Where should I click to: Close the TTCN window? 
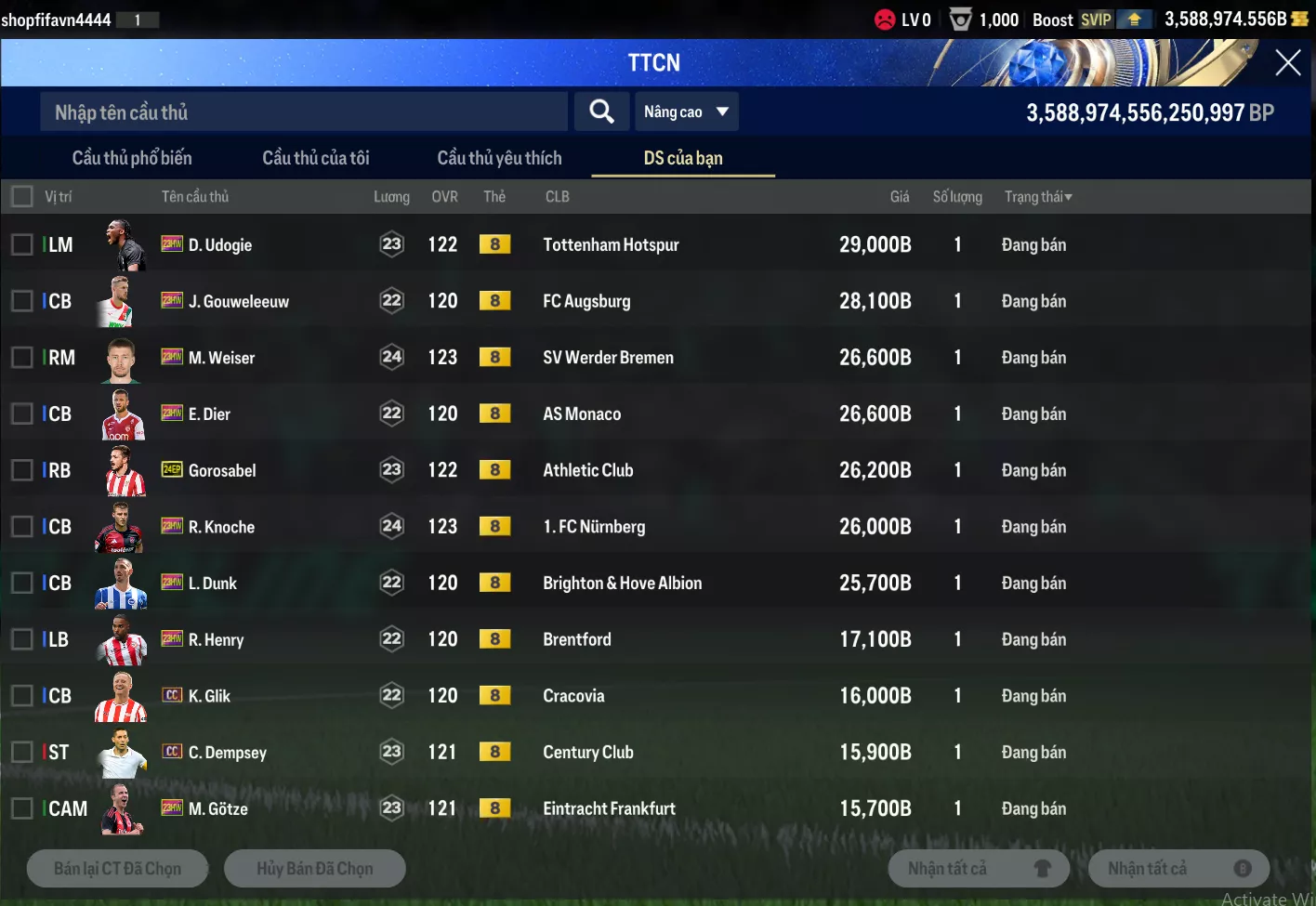(x=1287, y=62)
